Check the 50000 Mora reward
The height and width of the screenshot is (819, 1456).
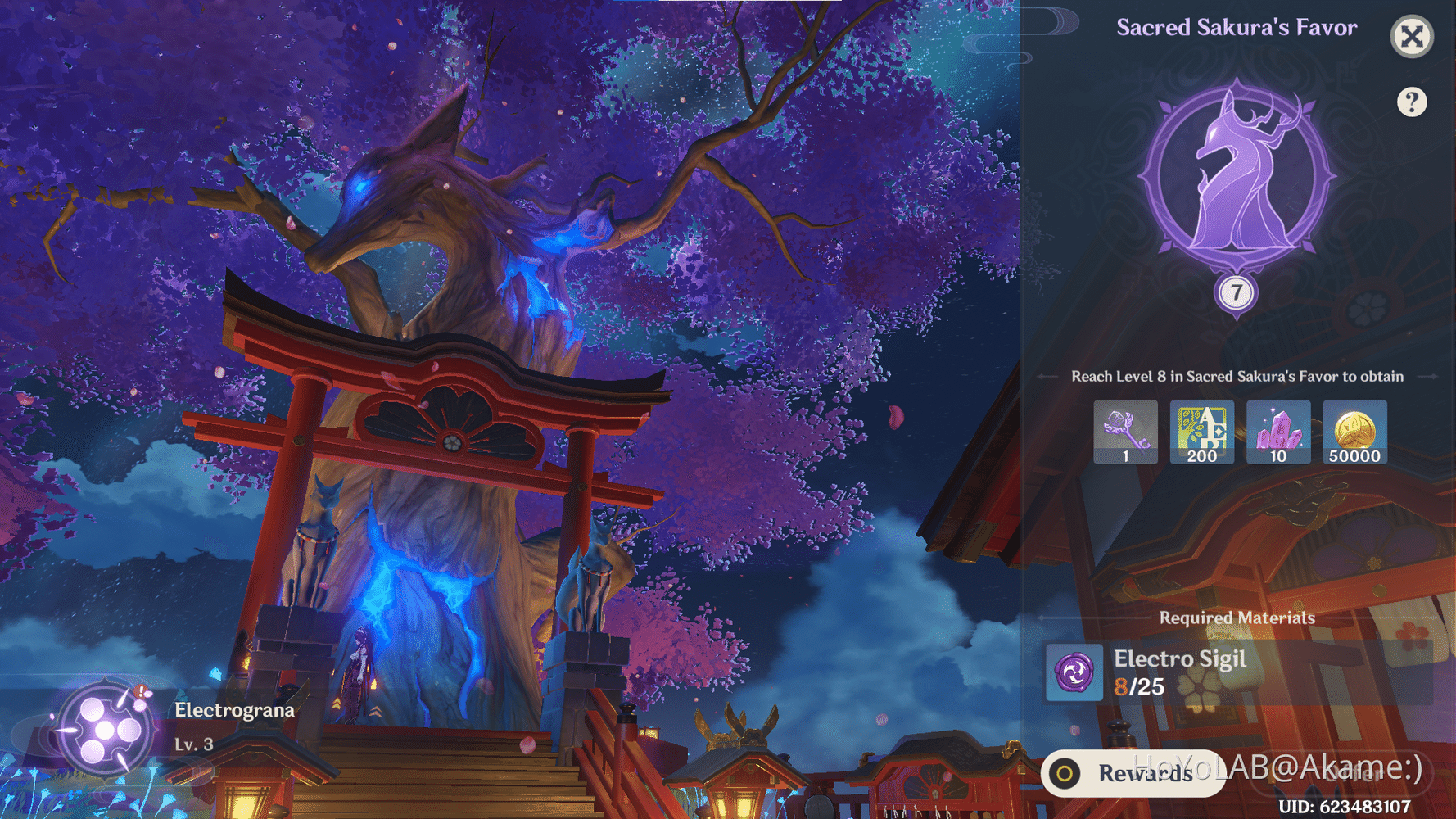click(x=1354, y=432)
